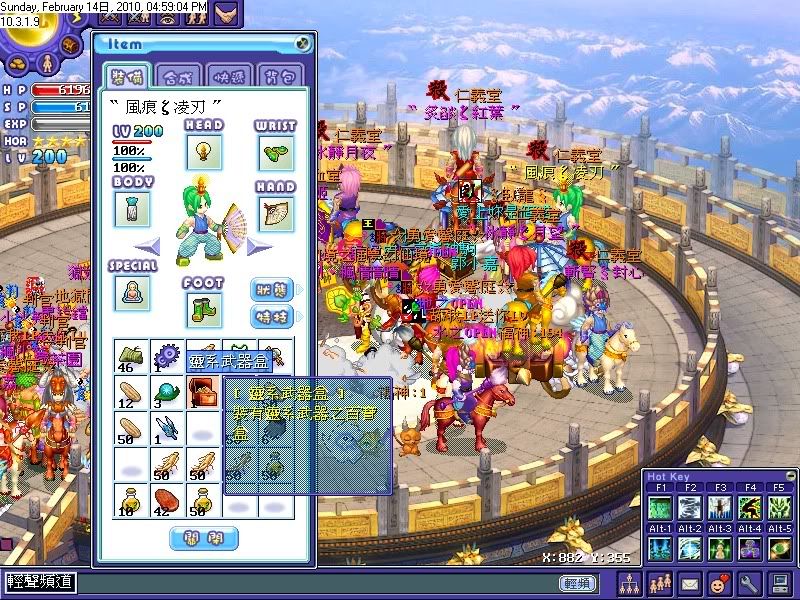
Task: Open the mail envelope icon
Action: [690, 581]
